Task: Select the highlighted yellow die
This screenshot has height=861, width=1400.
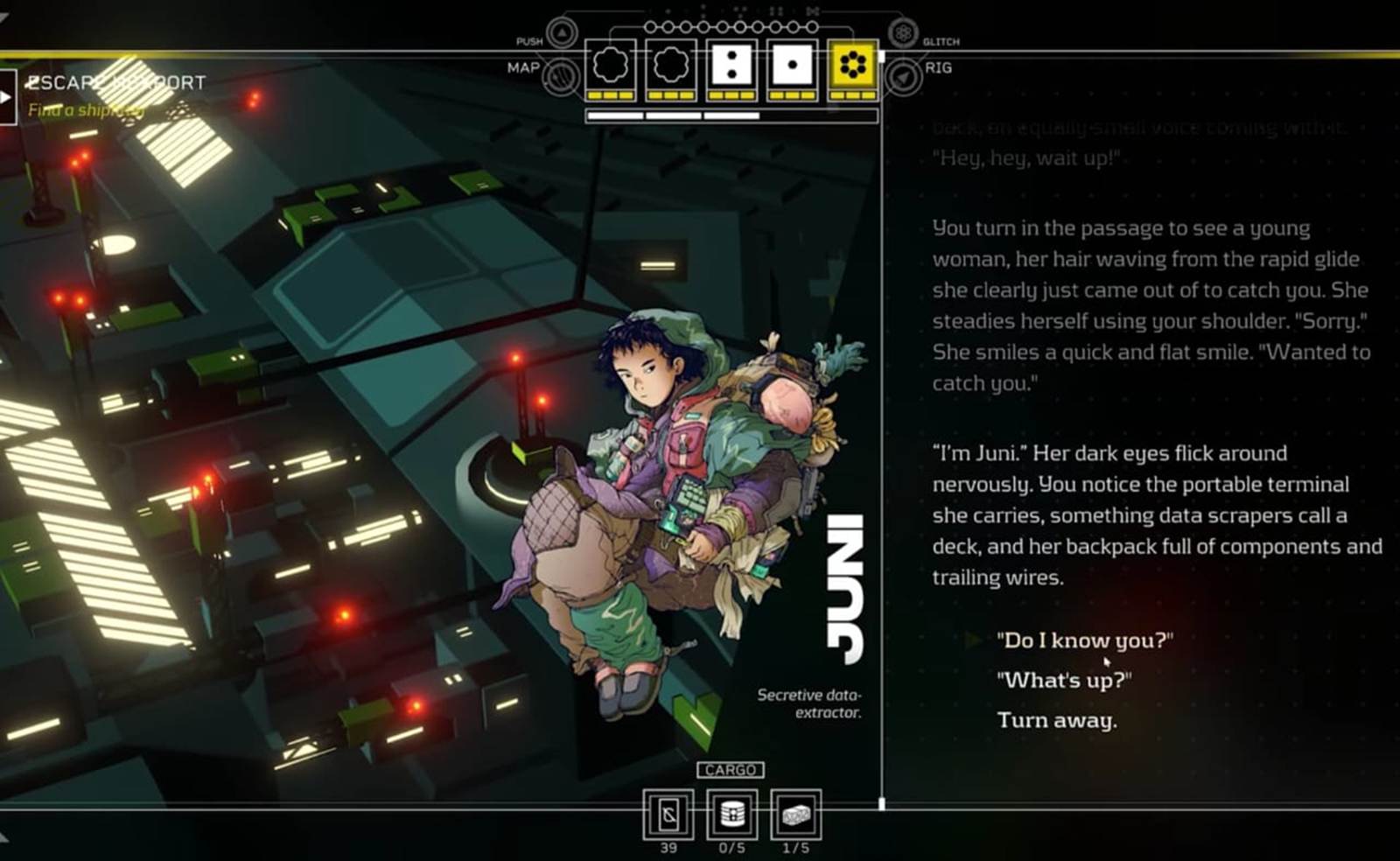Action: coord(852,66)
